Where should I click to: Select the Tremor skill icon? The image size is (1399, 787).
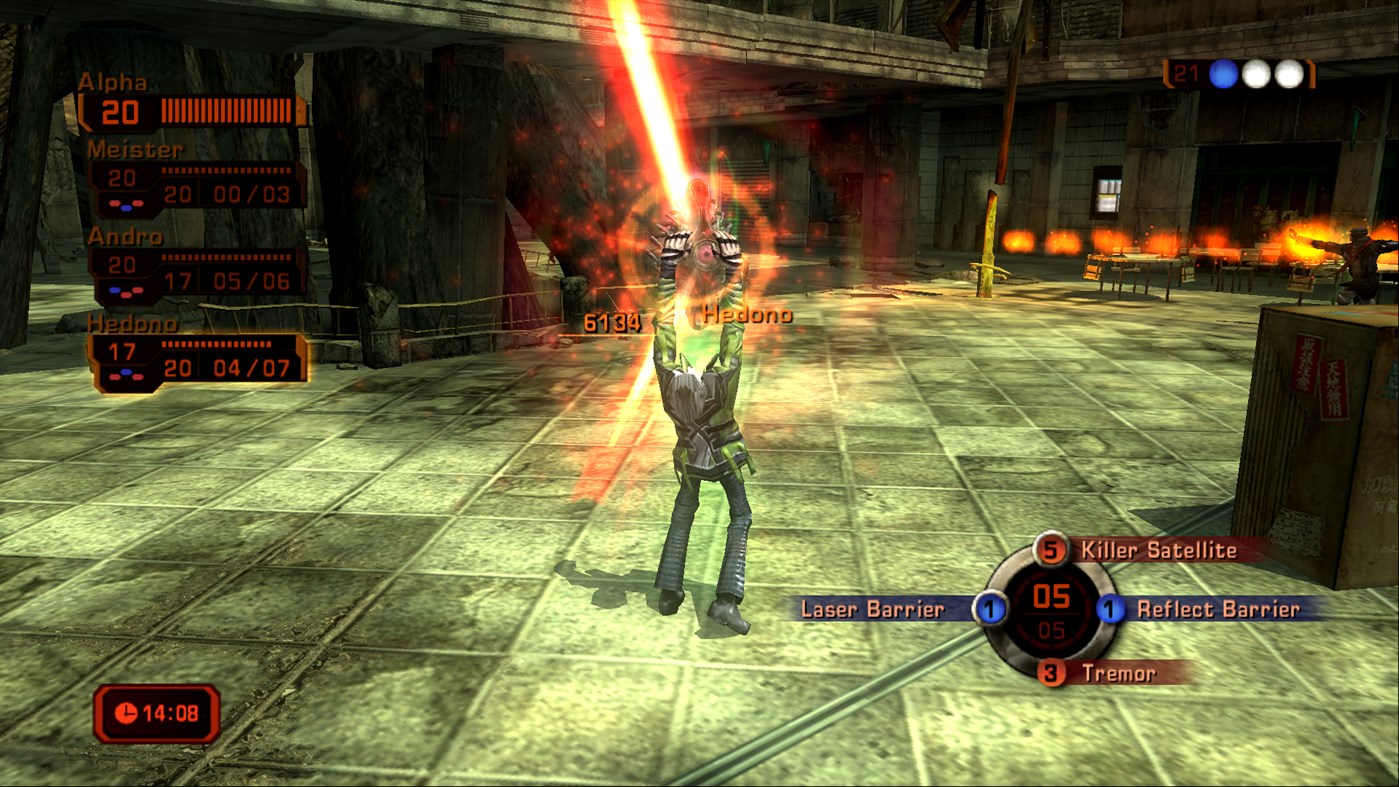coord(1051,672)
